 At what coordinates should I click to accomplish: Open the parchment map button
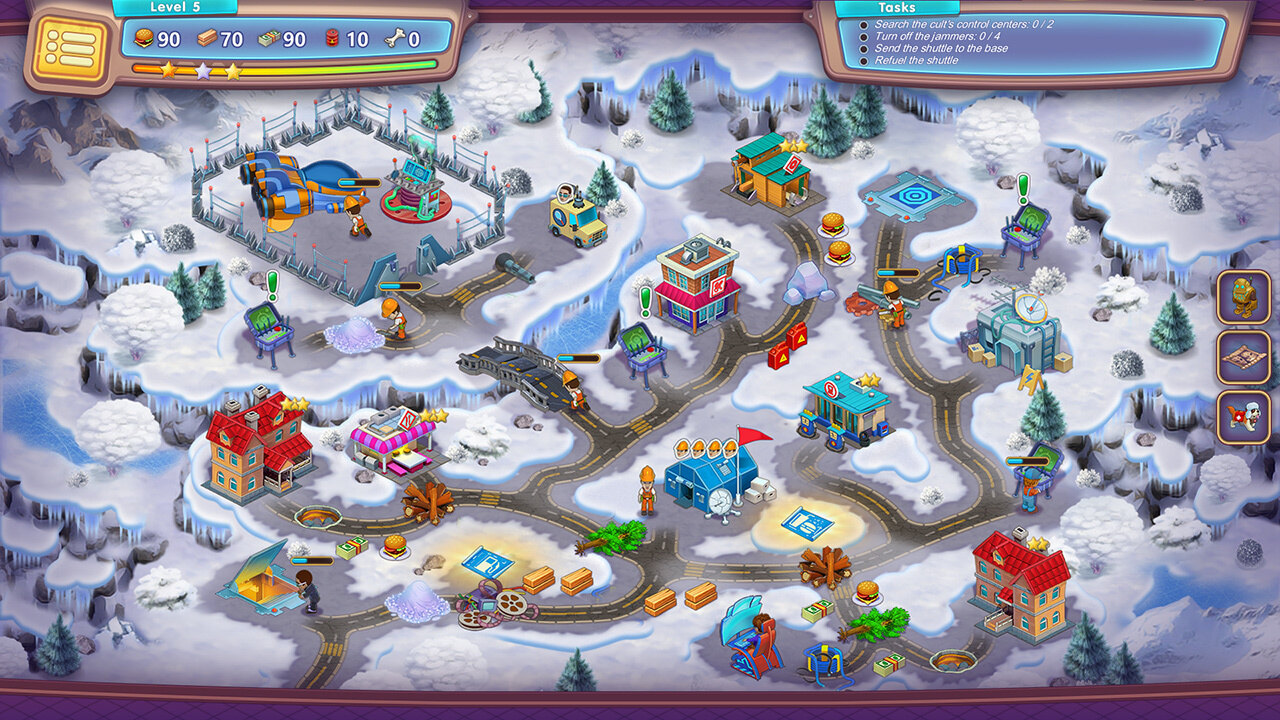point(1244,357)
